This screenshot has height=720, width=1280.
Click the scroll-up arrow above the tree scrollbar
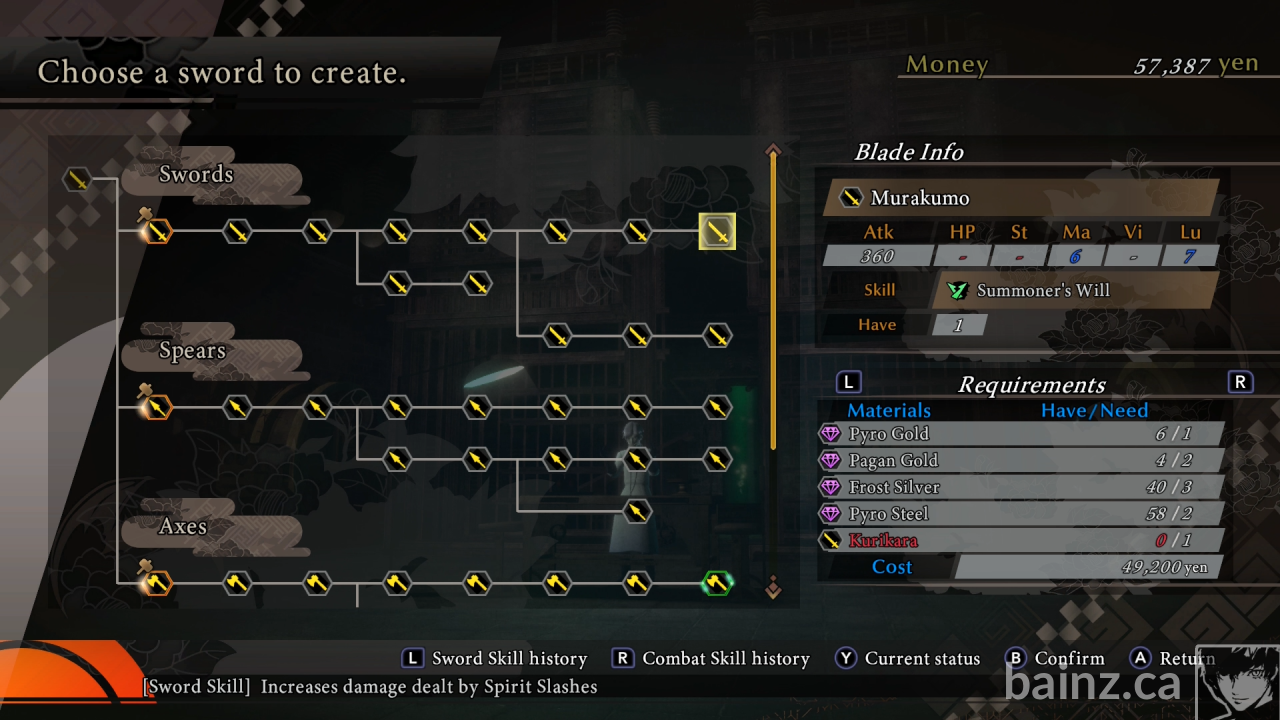pyautogui.click(x=772, y=151)
